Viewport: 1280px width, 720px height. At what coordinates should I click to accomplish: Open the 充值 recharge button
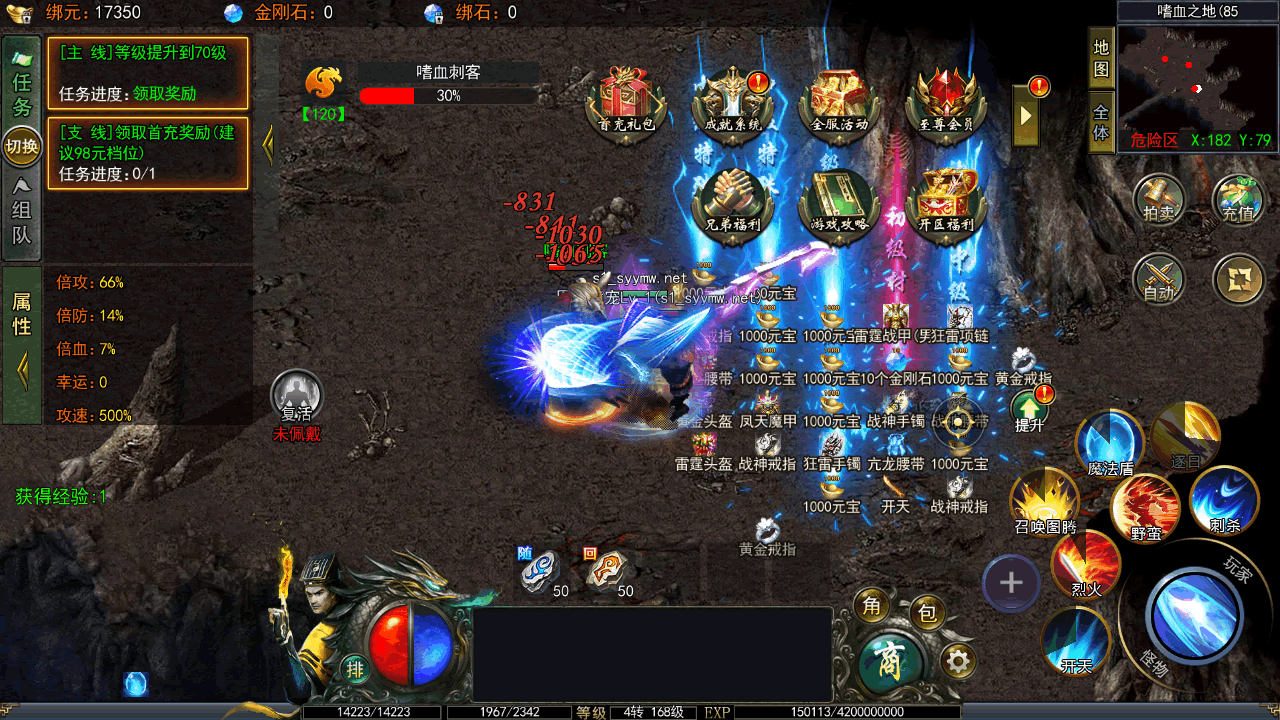(1238, 198)
